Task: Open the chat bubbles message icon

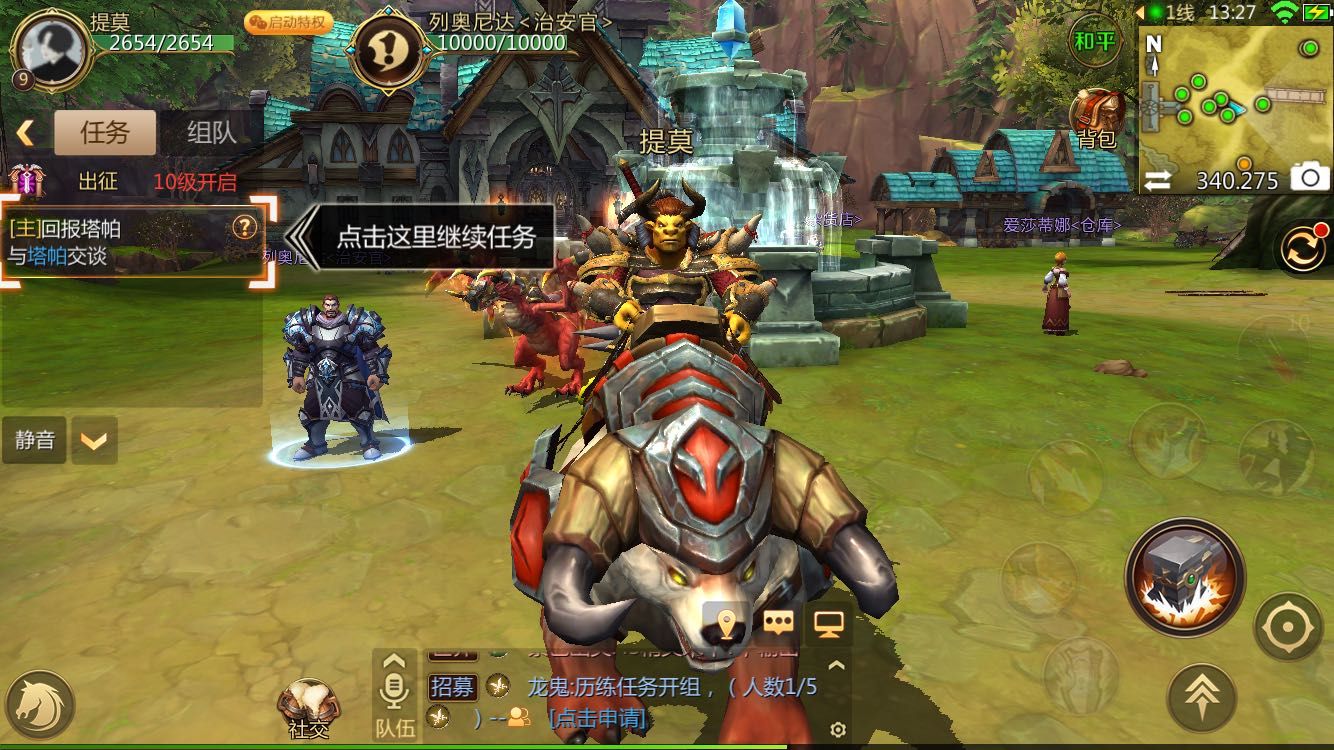Action: (x=778, y=622)
